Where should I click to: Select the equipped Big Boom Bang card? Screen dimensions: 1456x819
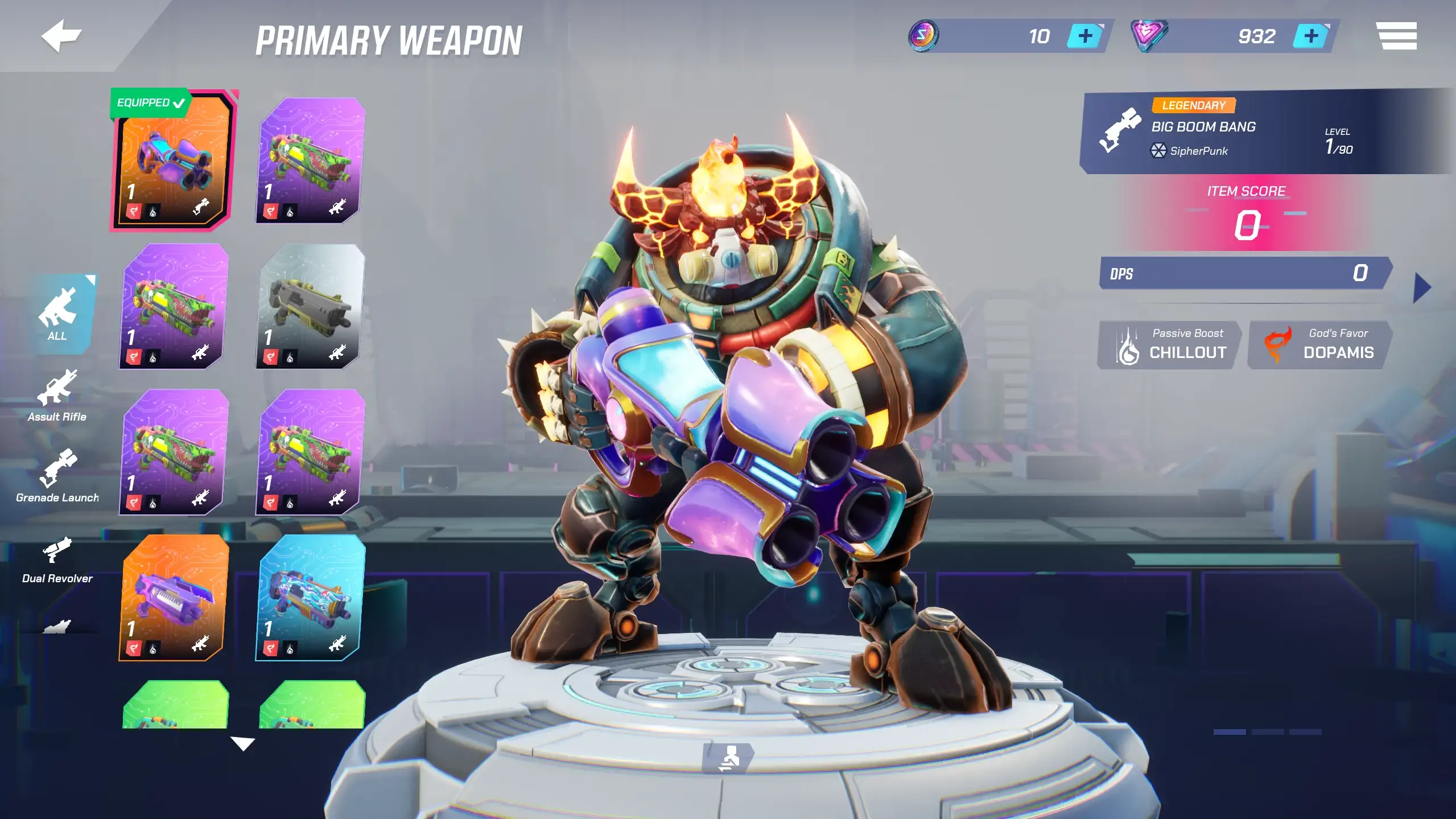coord(173,162)
